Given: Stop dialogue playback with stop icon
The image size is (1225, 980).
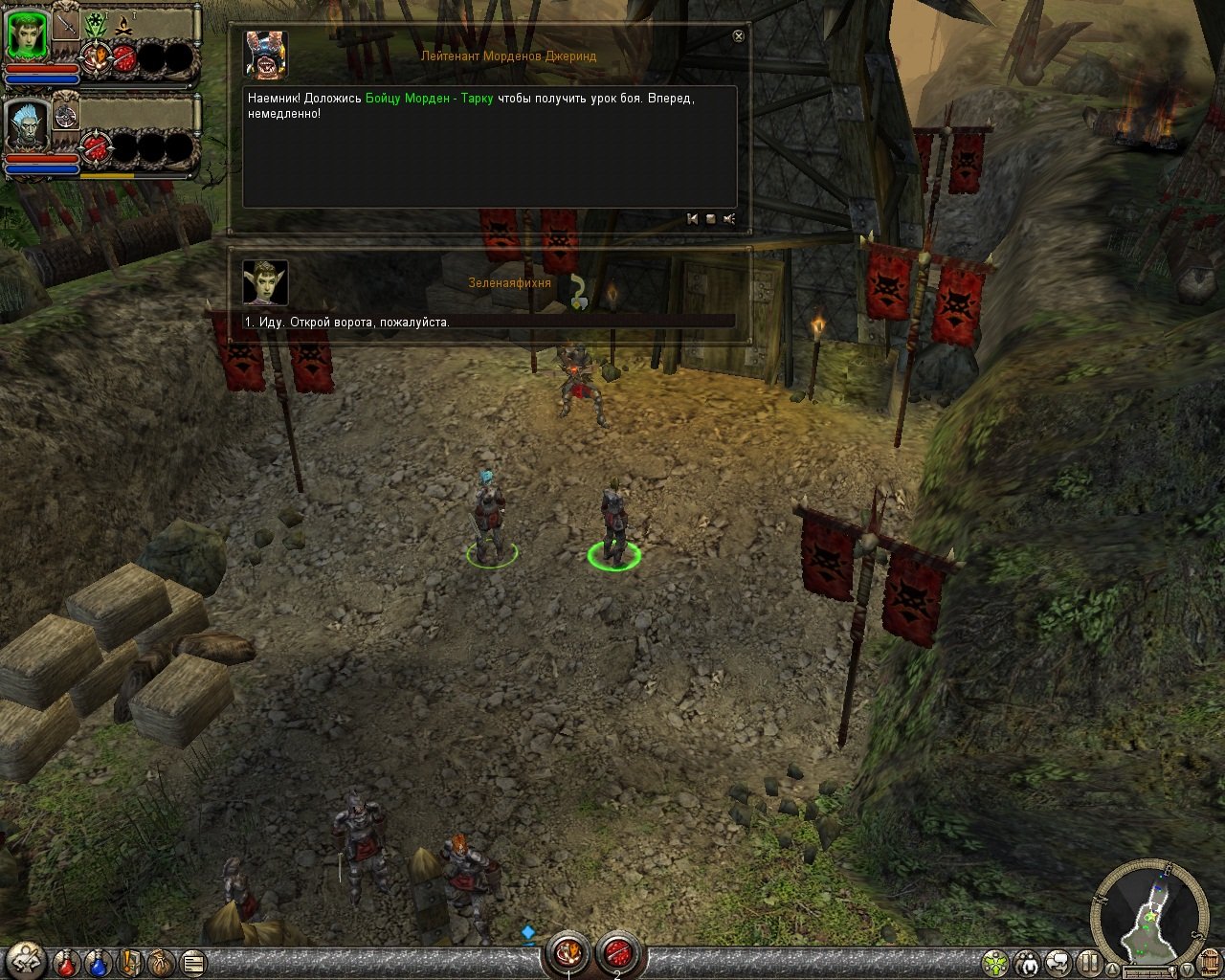Looking at the screenshot, I should click(x=711, y=218).
